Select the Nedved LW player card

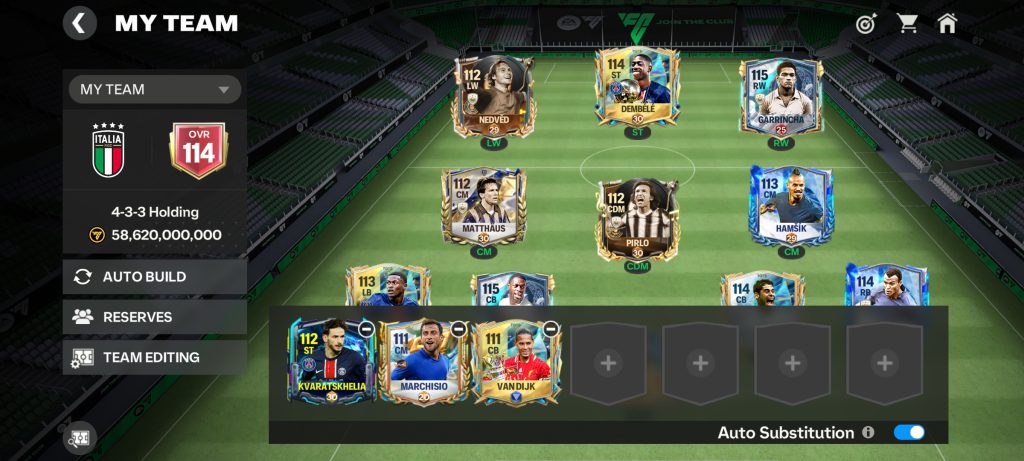(494, 96)
